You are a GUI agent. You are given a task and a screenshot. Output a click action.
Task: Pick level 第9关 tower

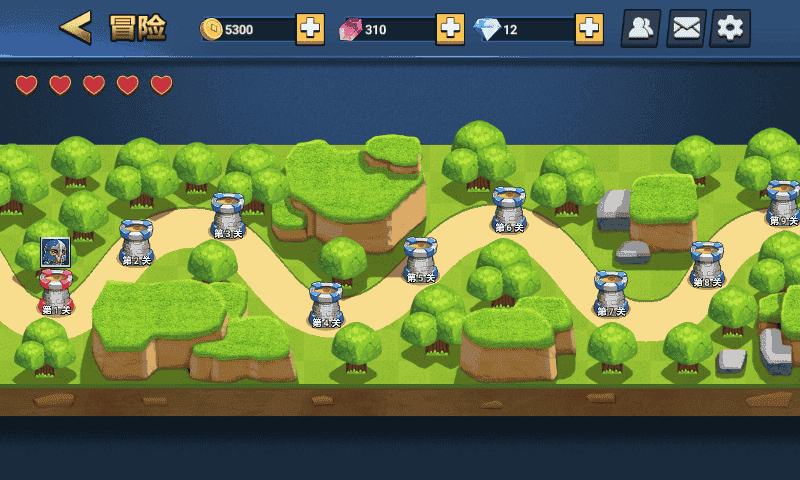tap(782, 201)
